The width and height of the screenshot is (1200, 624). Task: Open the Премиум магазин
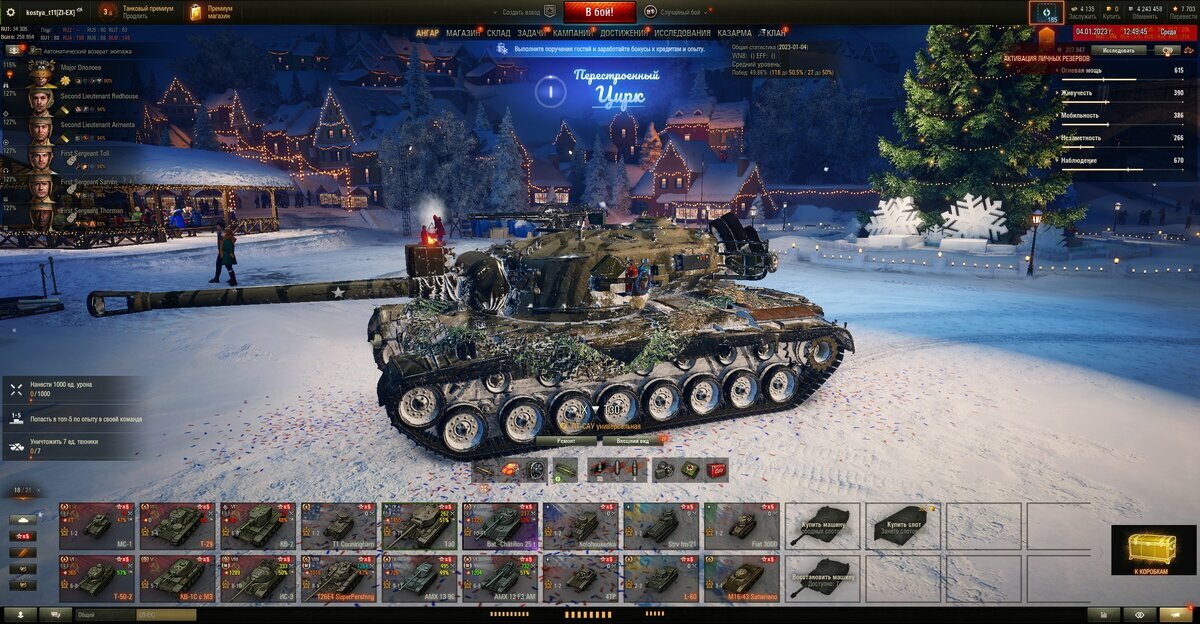click(x=212, y=12)
